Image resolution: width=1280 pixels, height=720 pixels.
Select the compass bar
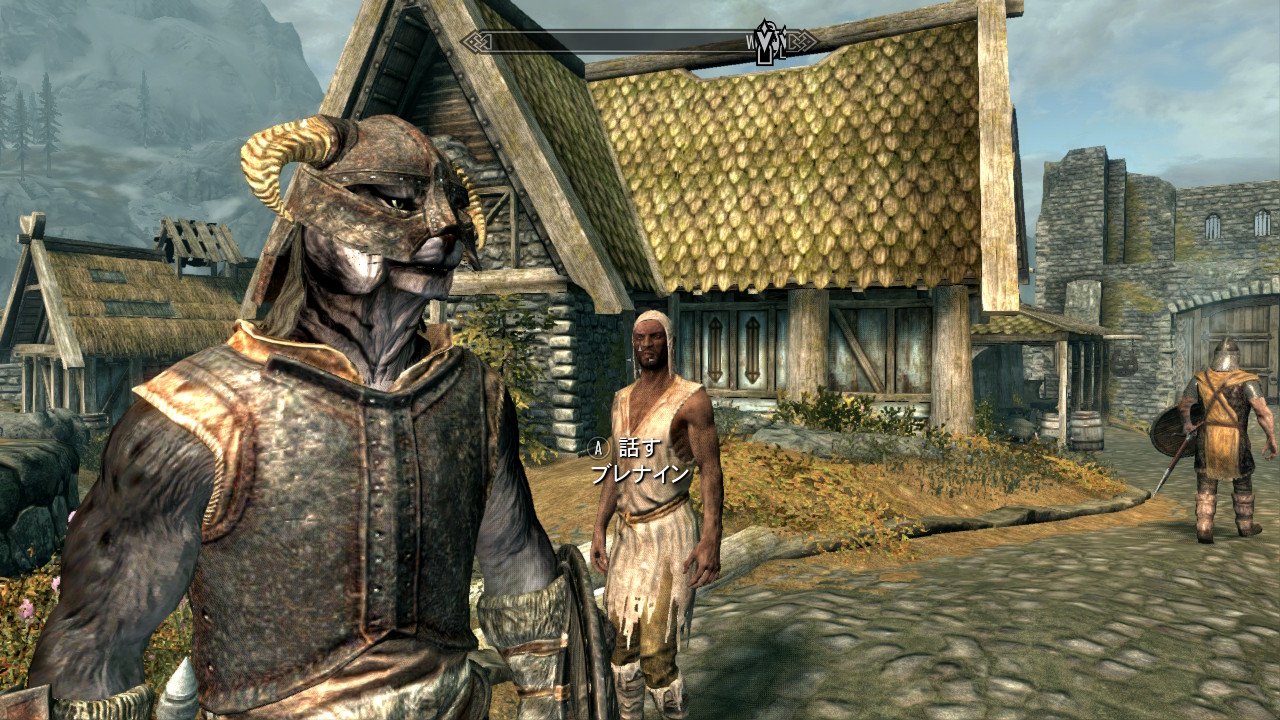tap(620, 42)
